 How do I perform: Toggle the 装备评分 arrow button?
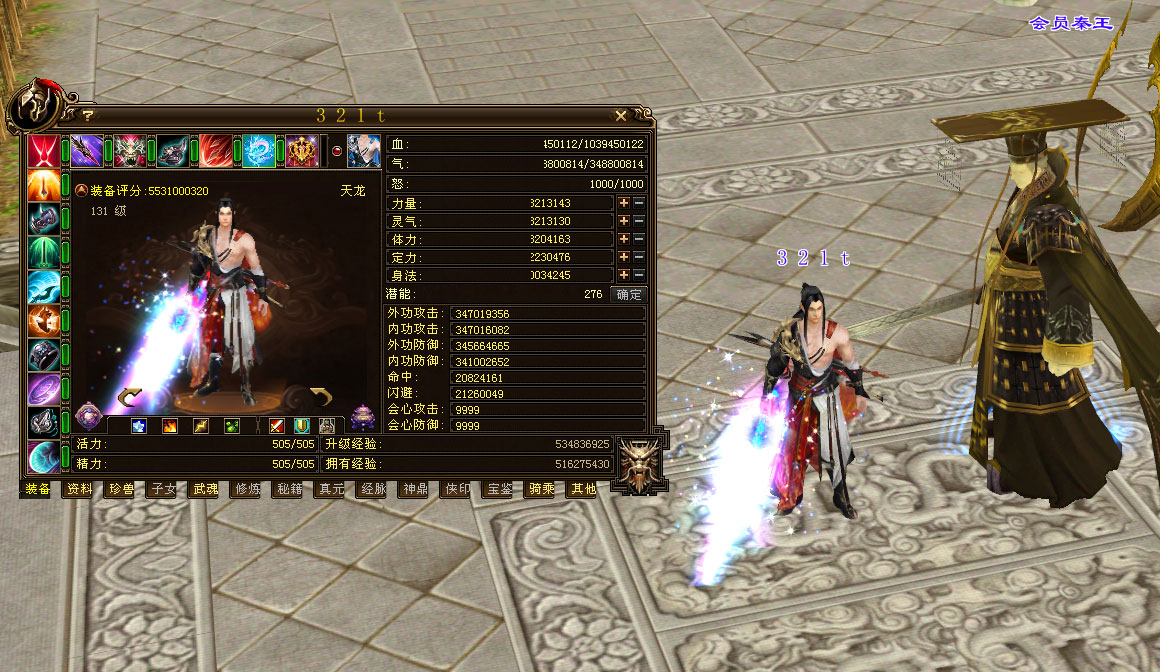pyautogui.click(x=81, y=190)
